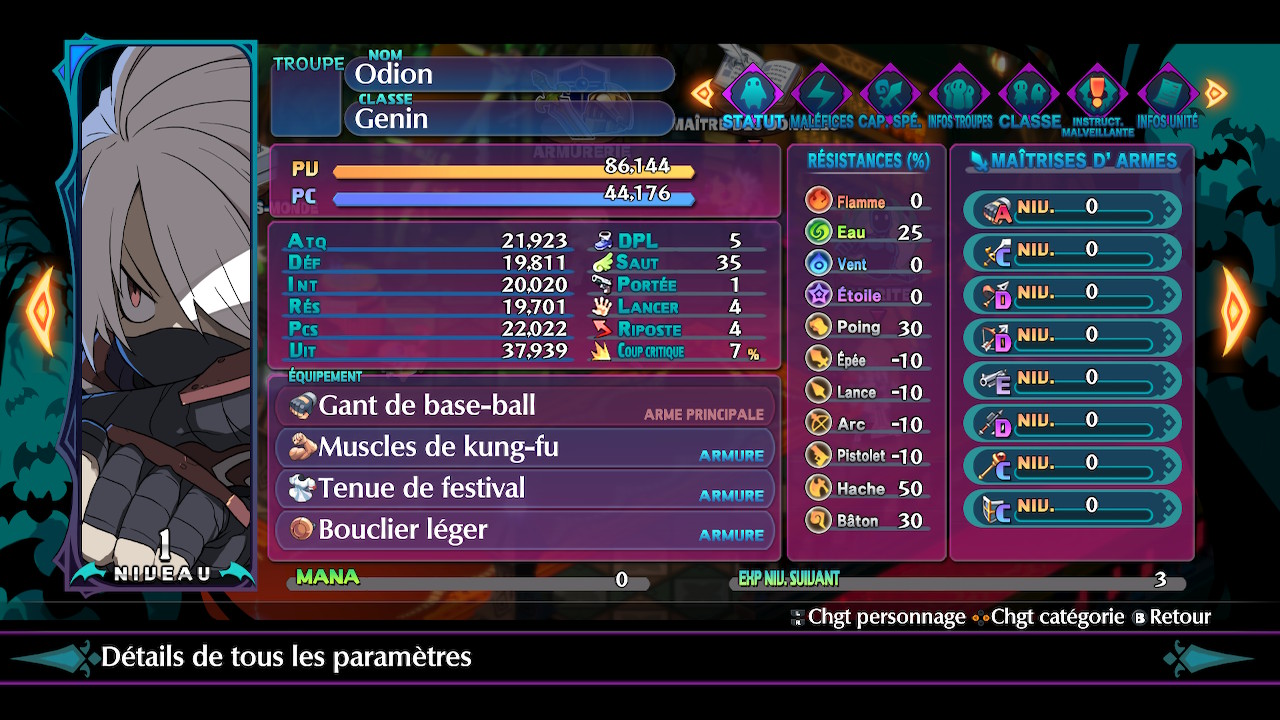Click the Odion name field
The width and height of the screenshot is (1280, 720).
[510, 74]
